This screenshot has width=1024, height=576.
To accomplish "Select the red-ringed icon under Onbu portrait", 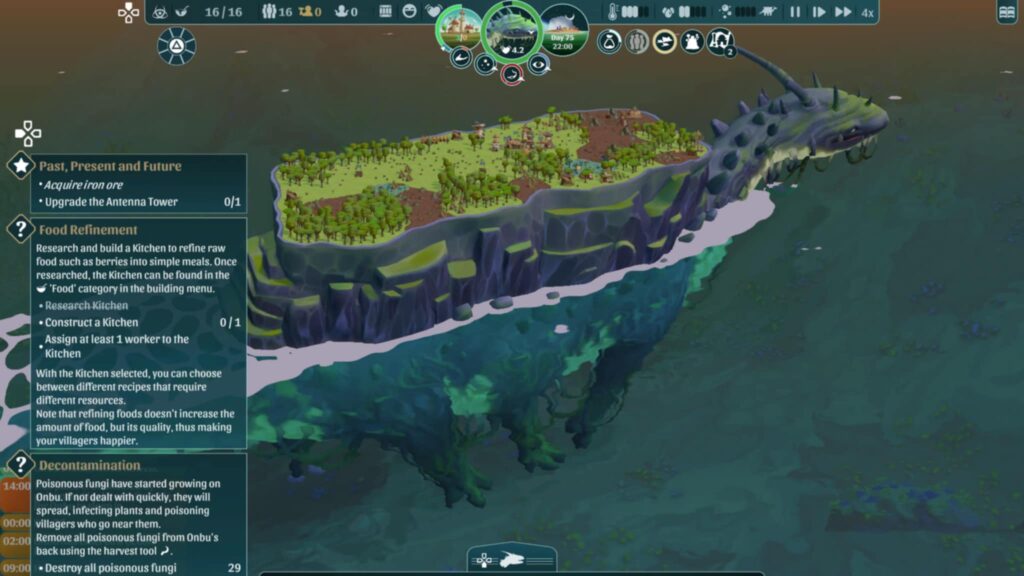I will tap(511, 73).
